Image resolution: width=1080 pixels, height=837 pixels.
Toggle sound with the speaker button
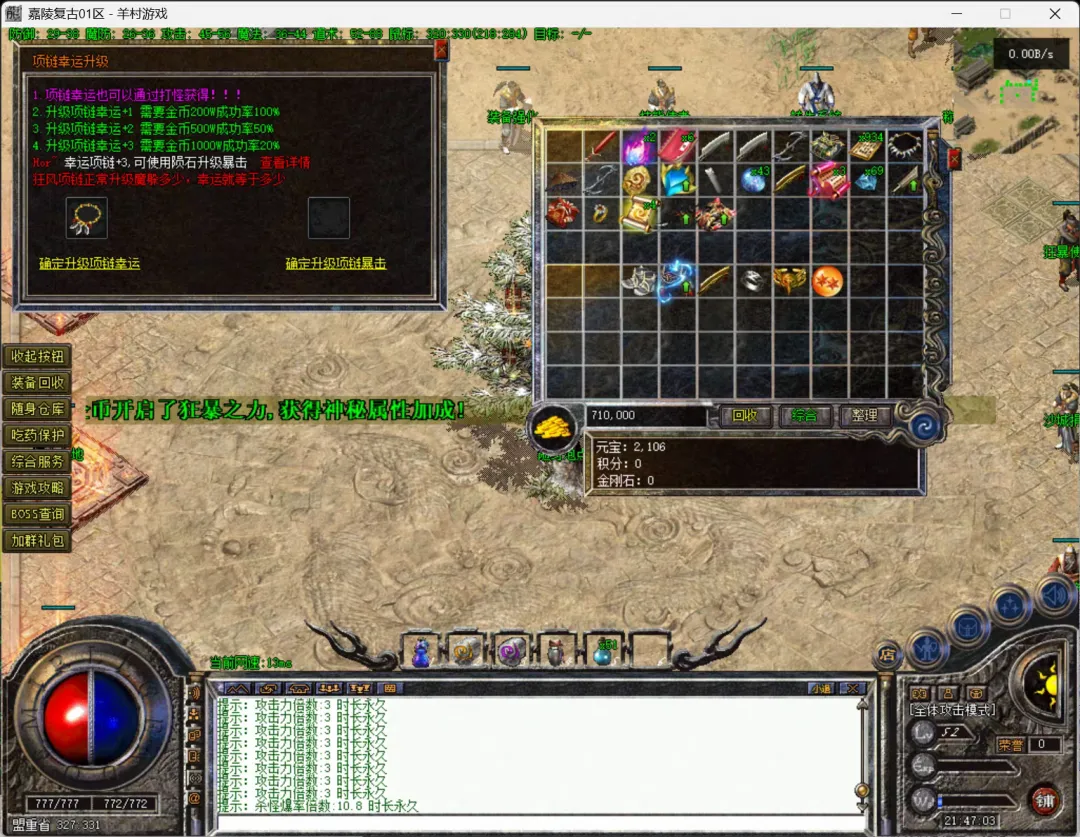[x=1054, y=596]
